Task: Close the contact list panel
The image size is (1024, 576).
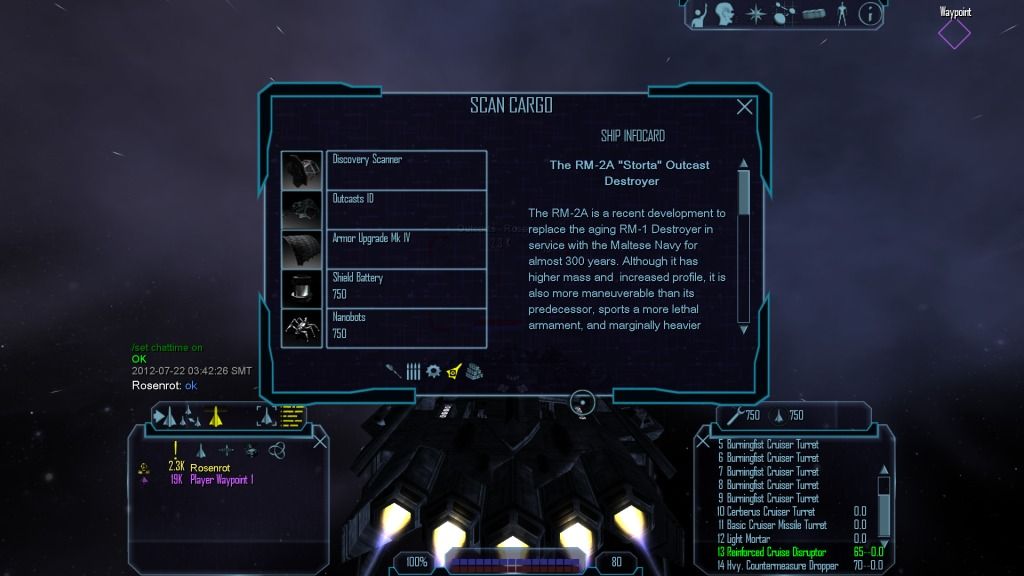Action: click(x=320, y=441)
